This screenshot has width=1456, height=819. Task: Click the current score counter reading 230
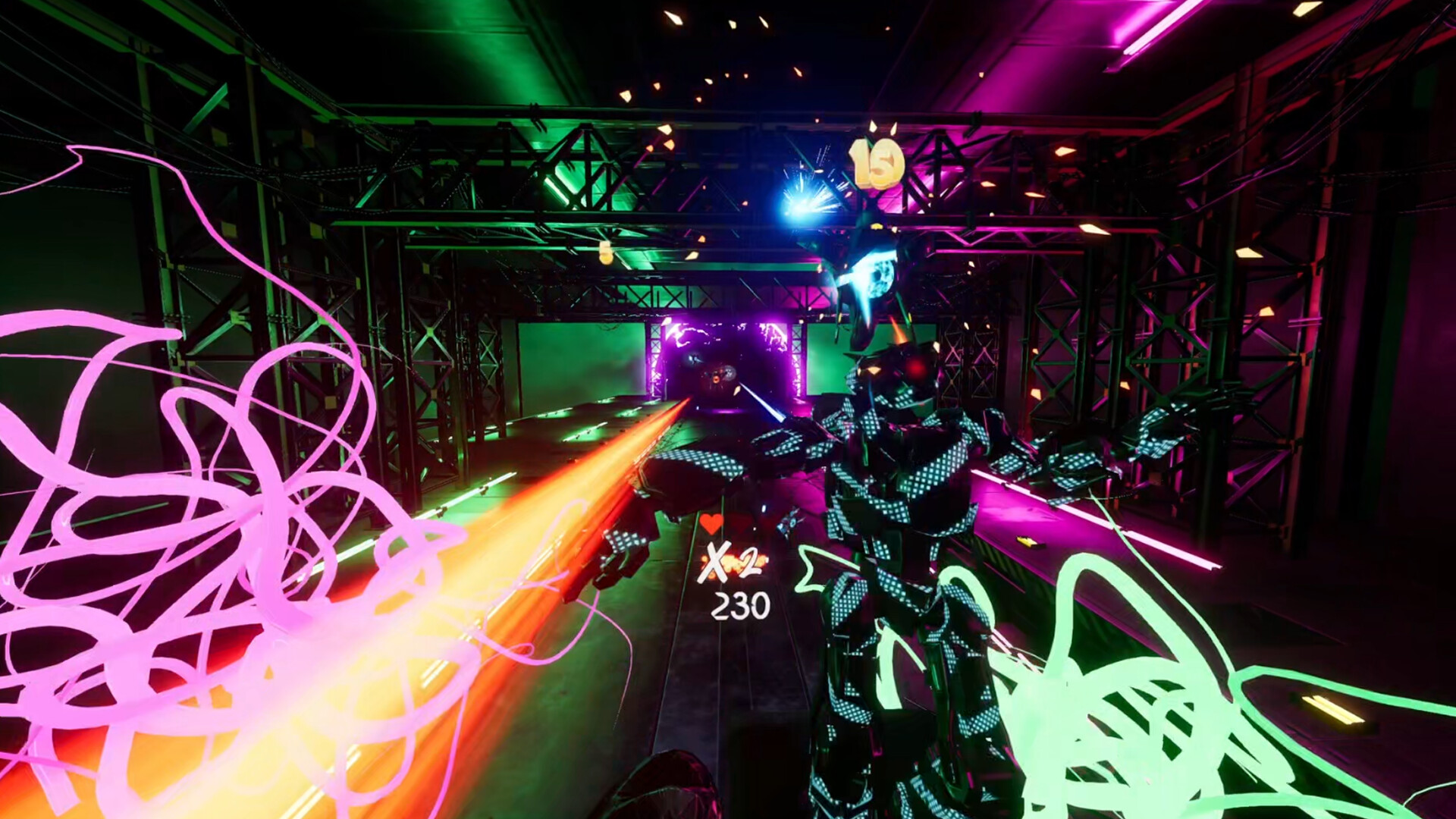[x=740, y=604]
